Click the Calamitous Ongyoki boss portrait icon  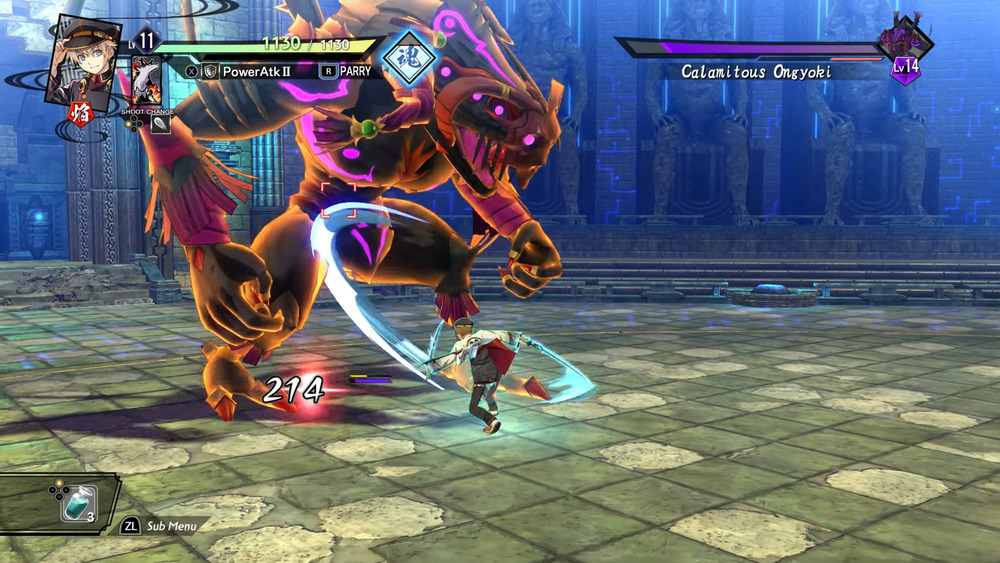[x=904, y=42]
